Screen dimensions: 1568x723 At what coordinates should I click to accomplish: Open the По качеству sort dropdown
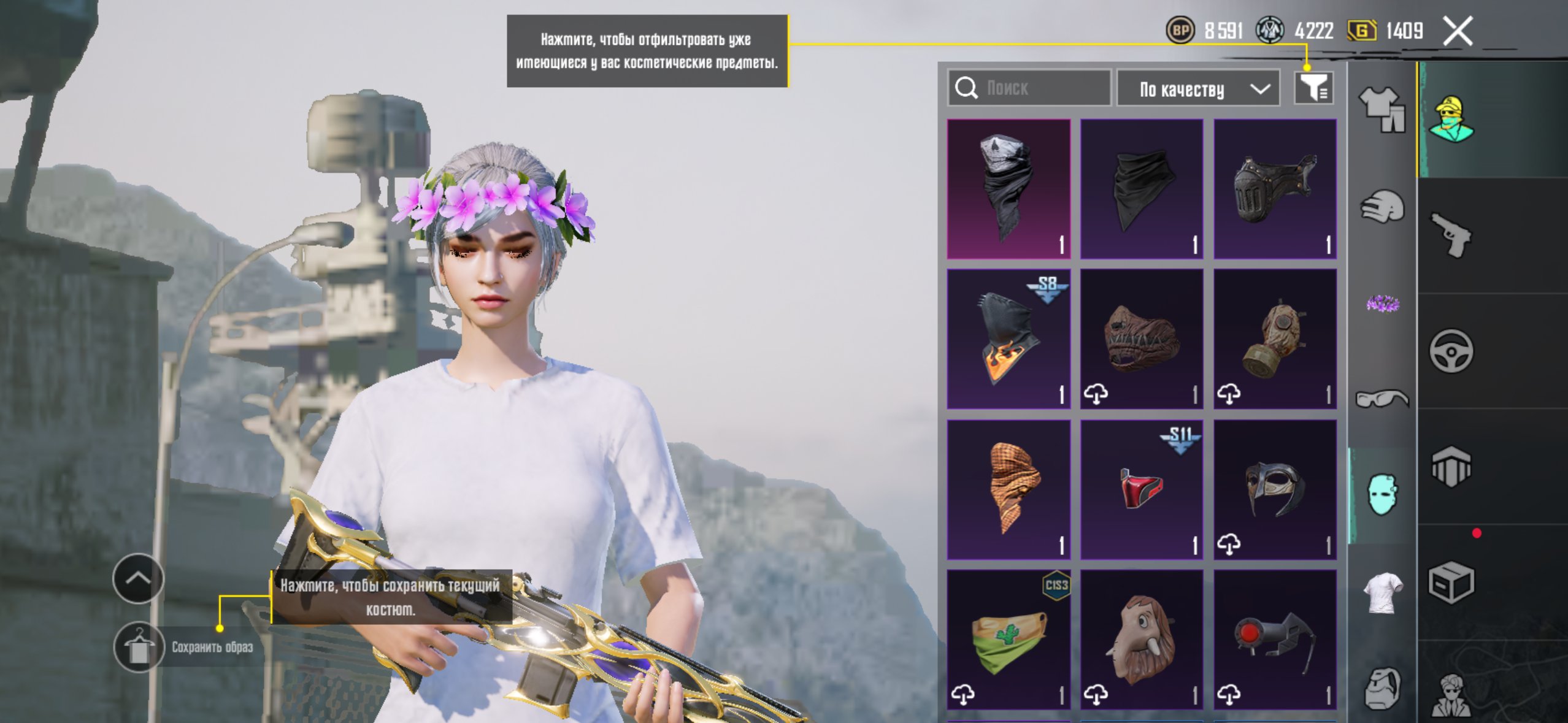tap(1197, 90)
